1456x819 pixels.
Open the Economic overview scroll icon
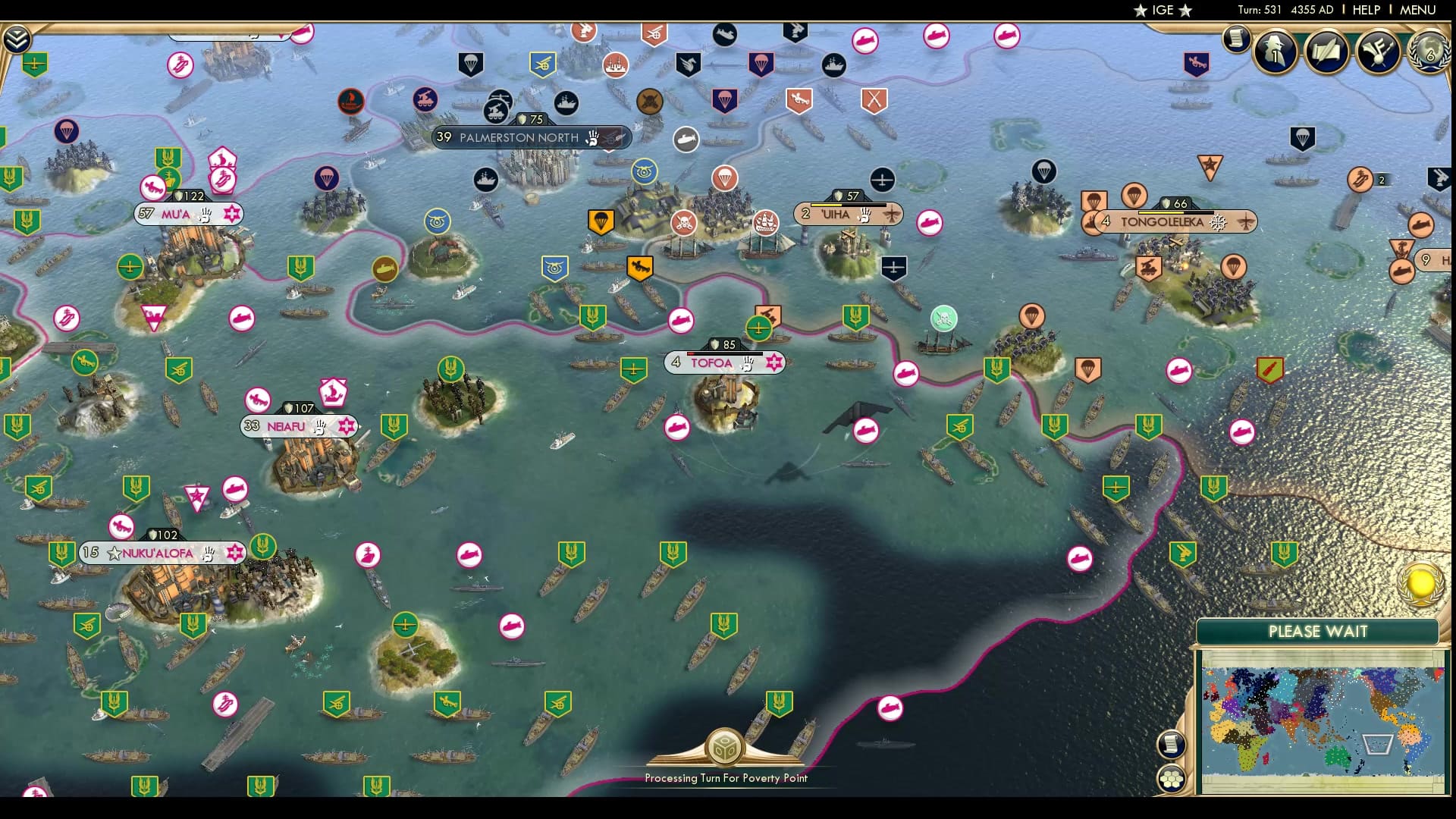point(1238,39)
